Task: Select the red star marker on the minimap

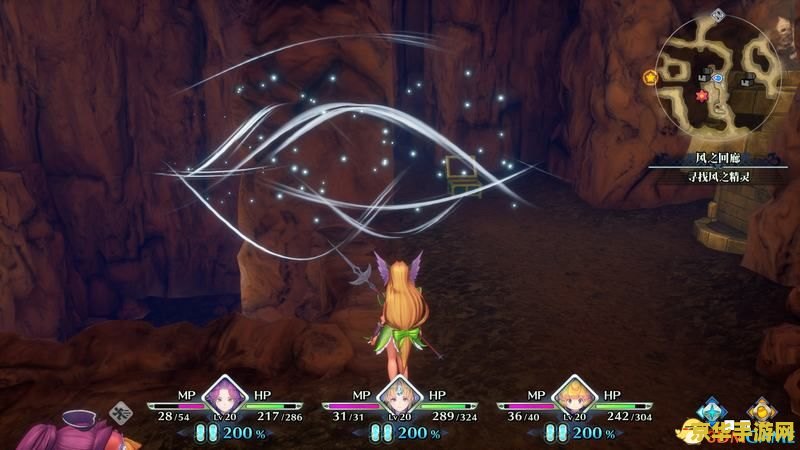Action: 701,96
